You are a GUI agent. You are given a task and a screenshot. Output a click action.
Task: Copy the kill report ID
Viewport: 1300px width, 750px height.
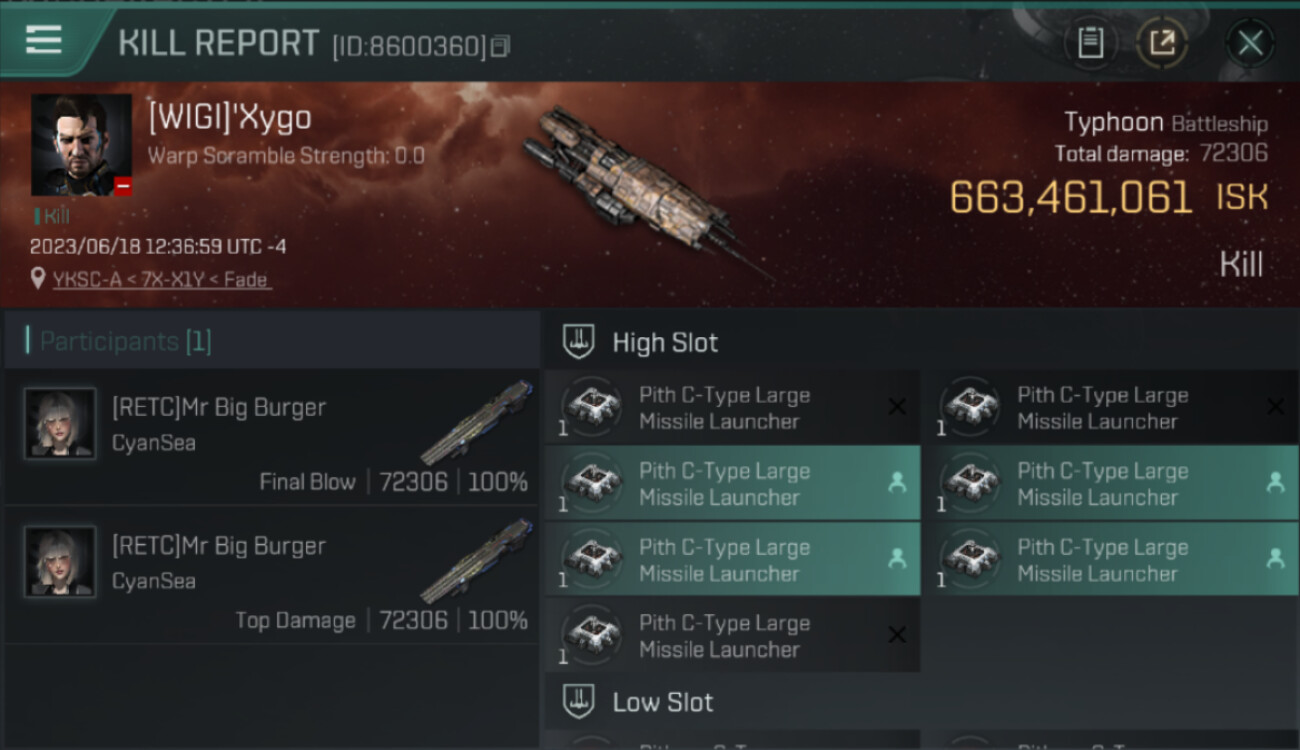pos(500,46)
